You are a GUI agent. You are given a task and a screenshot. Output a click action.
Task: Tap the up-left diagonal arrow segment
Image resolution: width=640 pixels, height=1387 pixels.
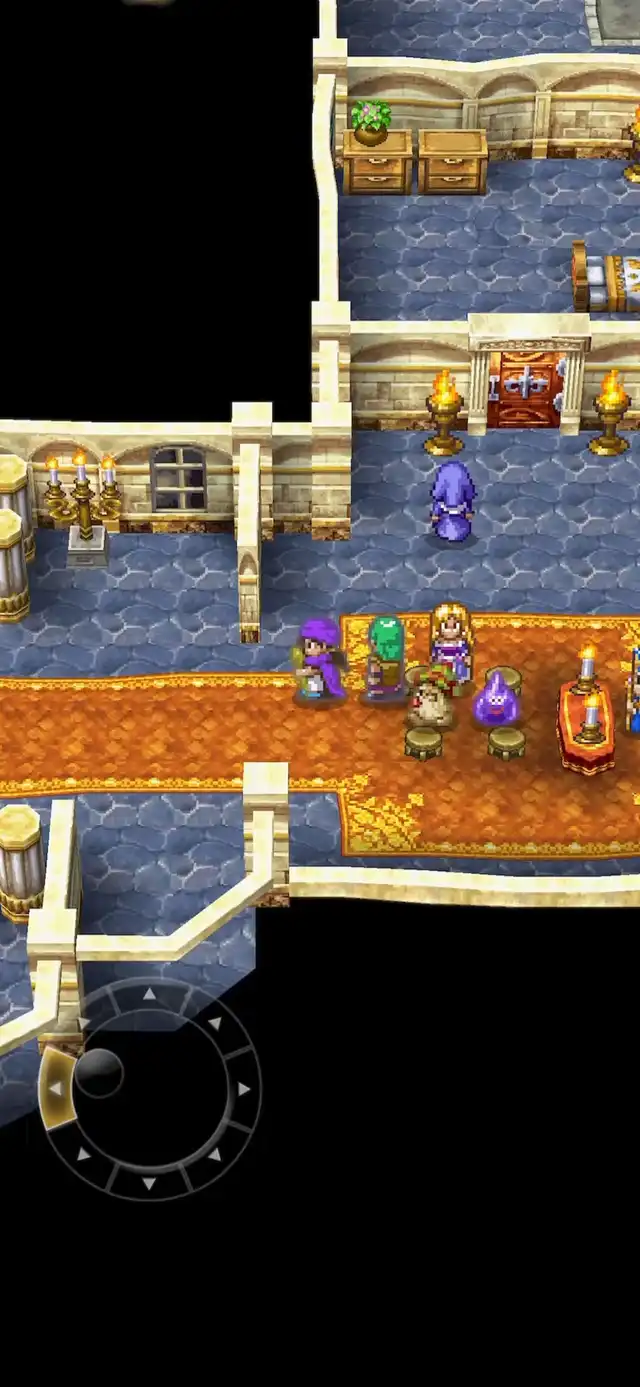[84, 1023]
